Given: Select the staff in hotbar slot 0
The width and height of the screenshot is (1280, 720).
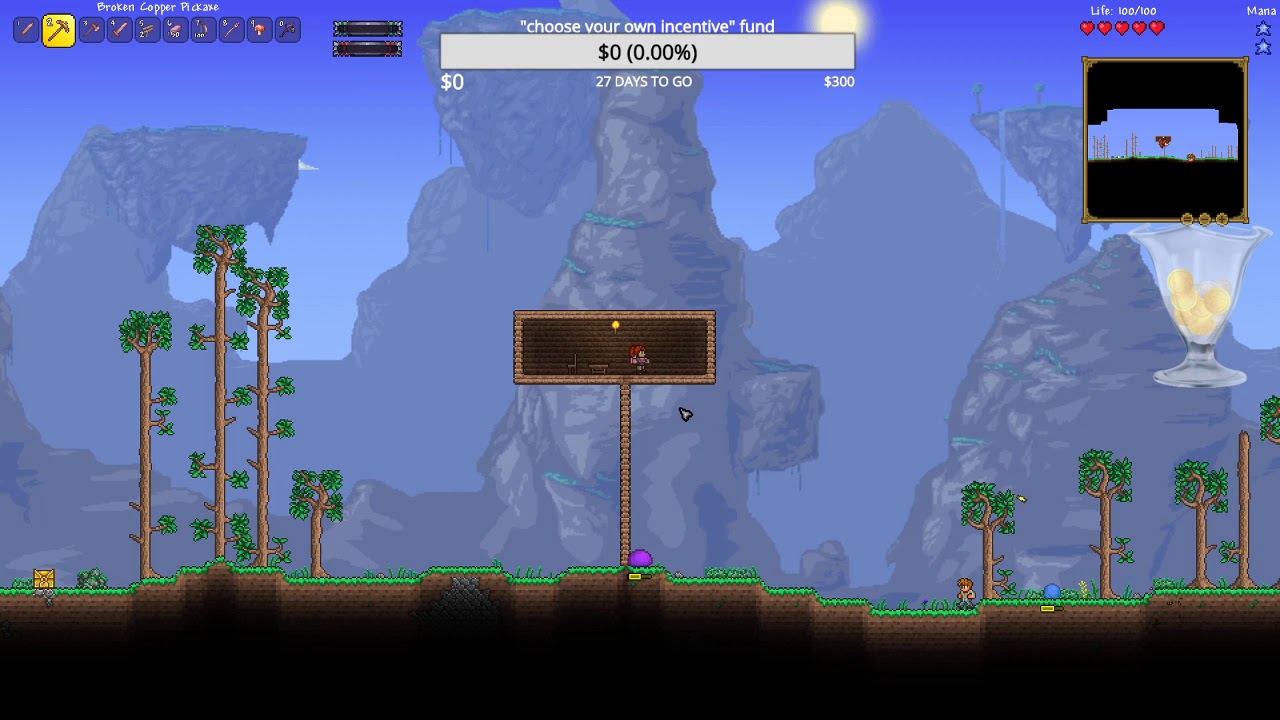Looking at the screenshot, I should click(x=287, y=30).
